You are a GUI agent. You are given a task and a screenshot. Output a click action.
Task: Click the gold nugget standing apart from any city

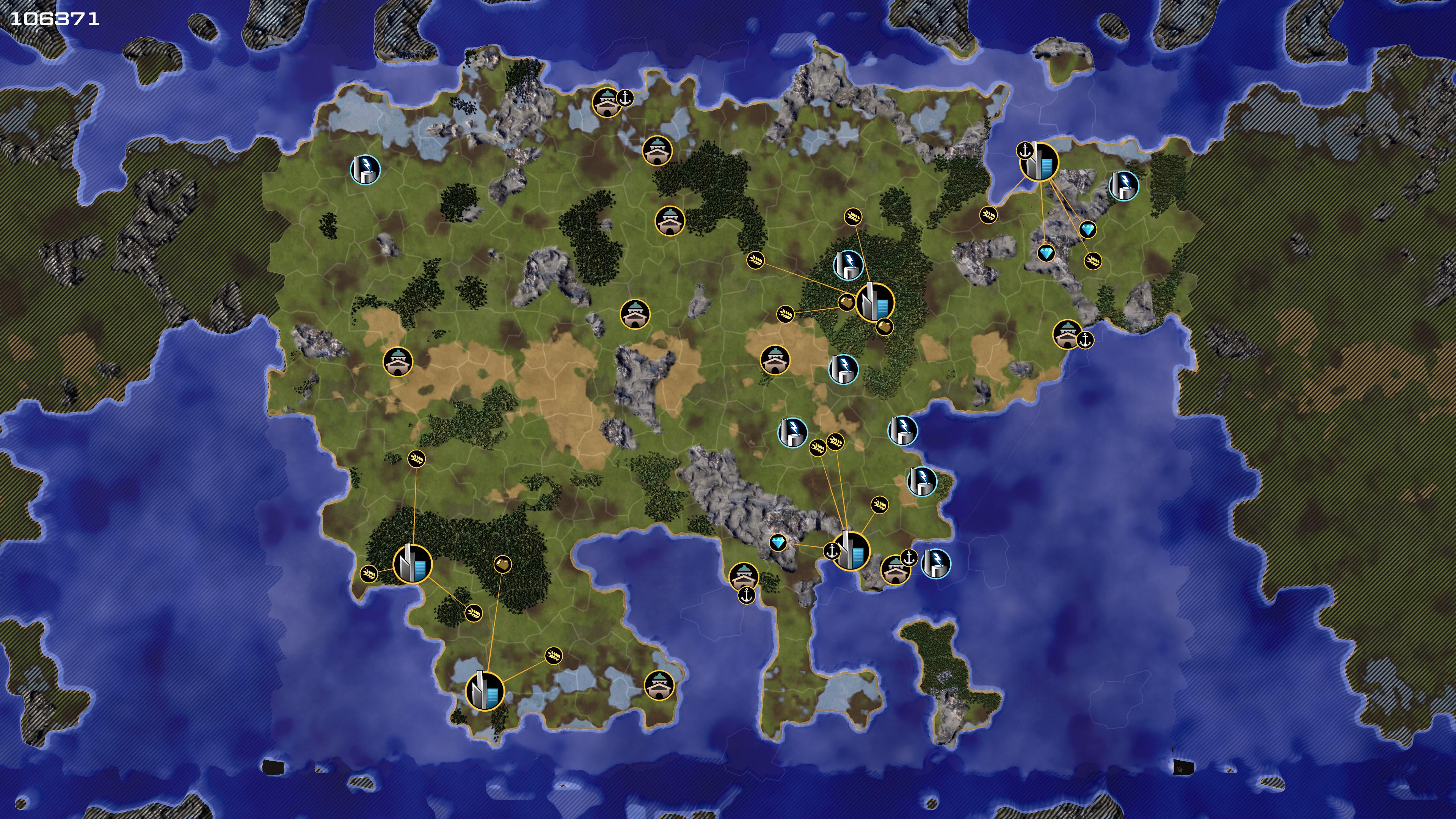coord(502,563)
